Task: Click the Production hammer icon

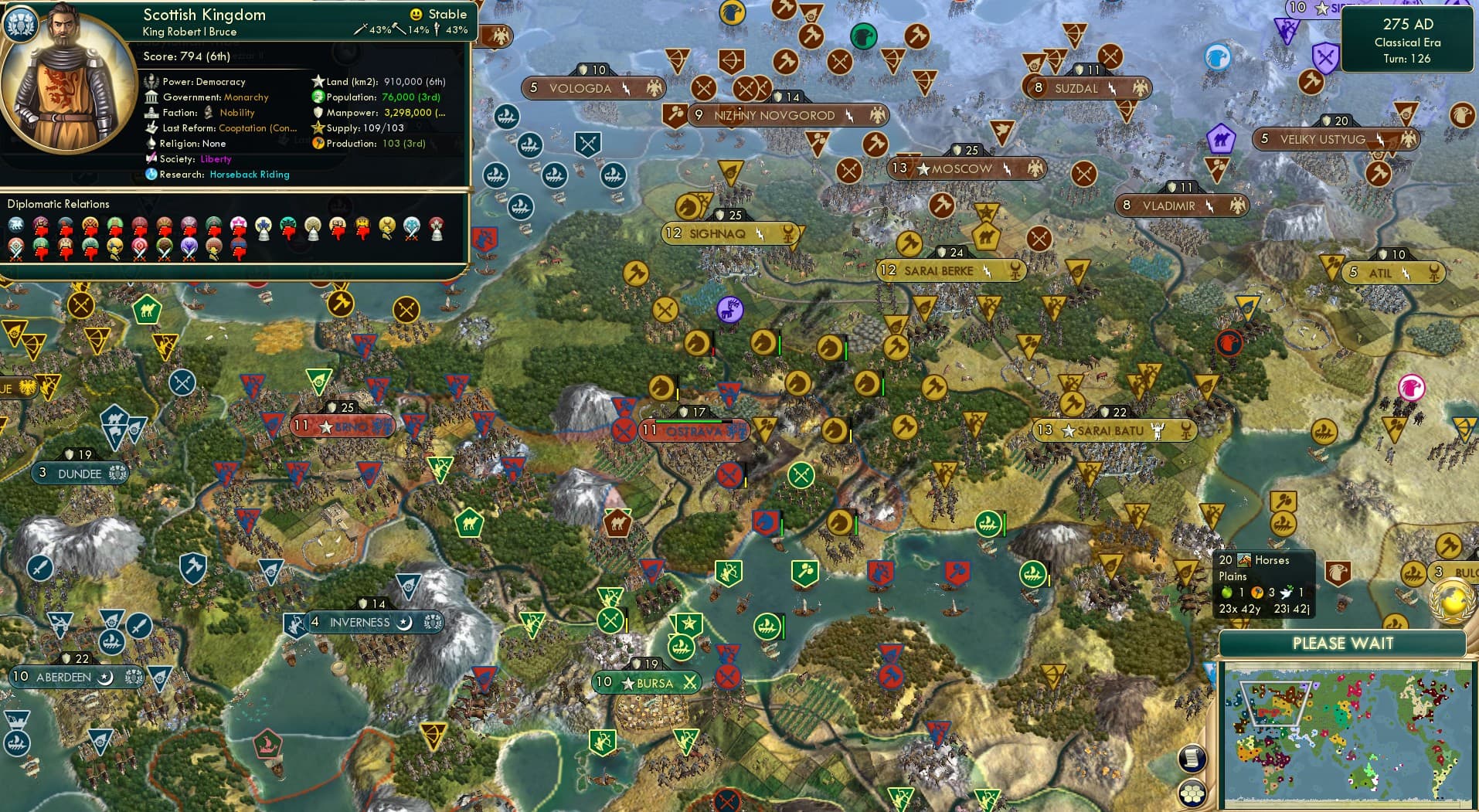Action: (x=318, y=143)
